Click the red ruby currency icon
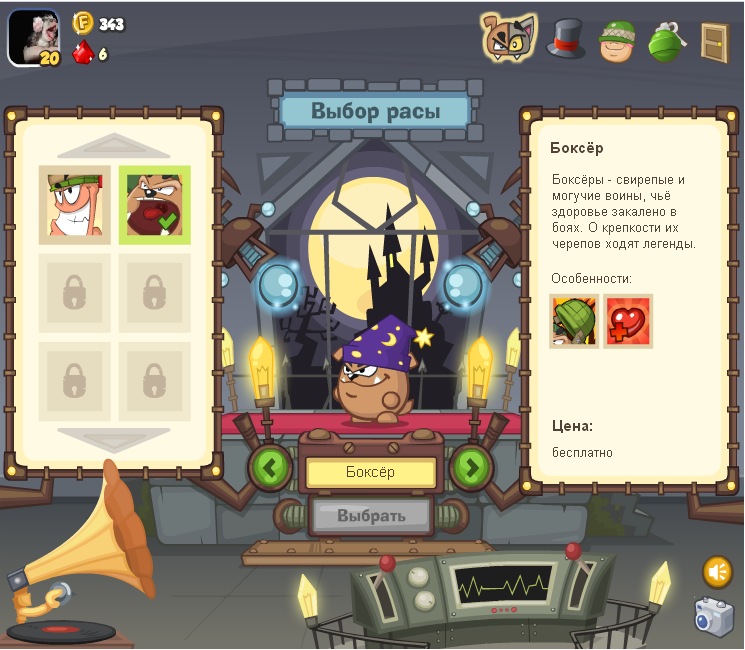 (x=83, y=52)
